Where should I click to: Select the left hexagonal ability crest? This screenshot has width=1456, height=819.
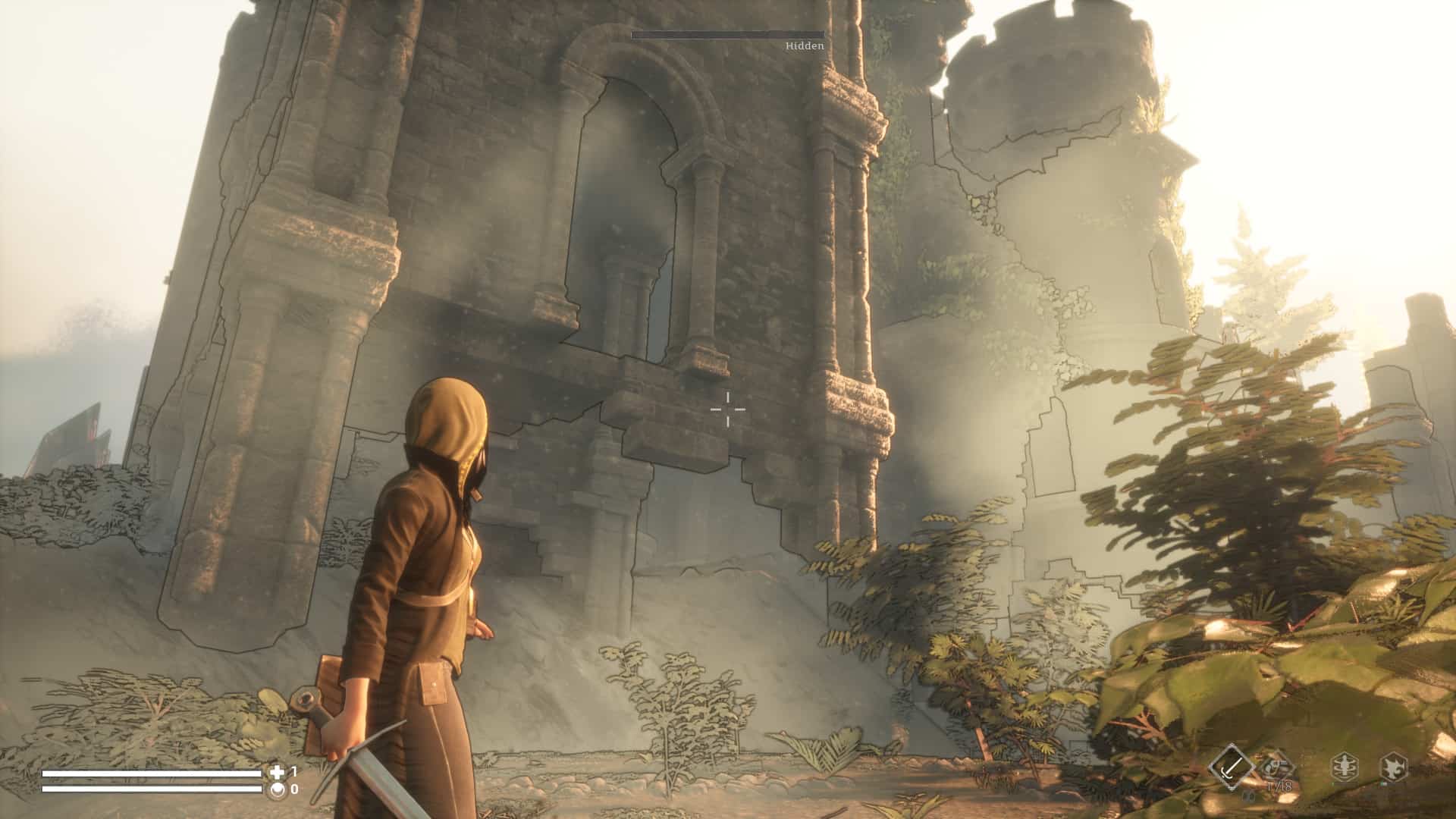pyautogui.click(x=1344, y=766)
